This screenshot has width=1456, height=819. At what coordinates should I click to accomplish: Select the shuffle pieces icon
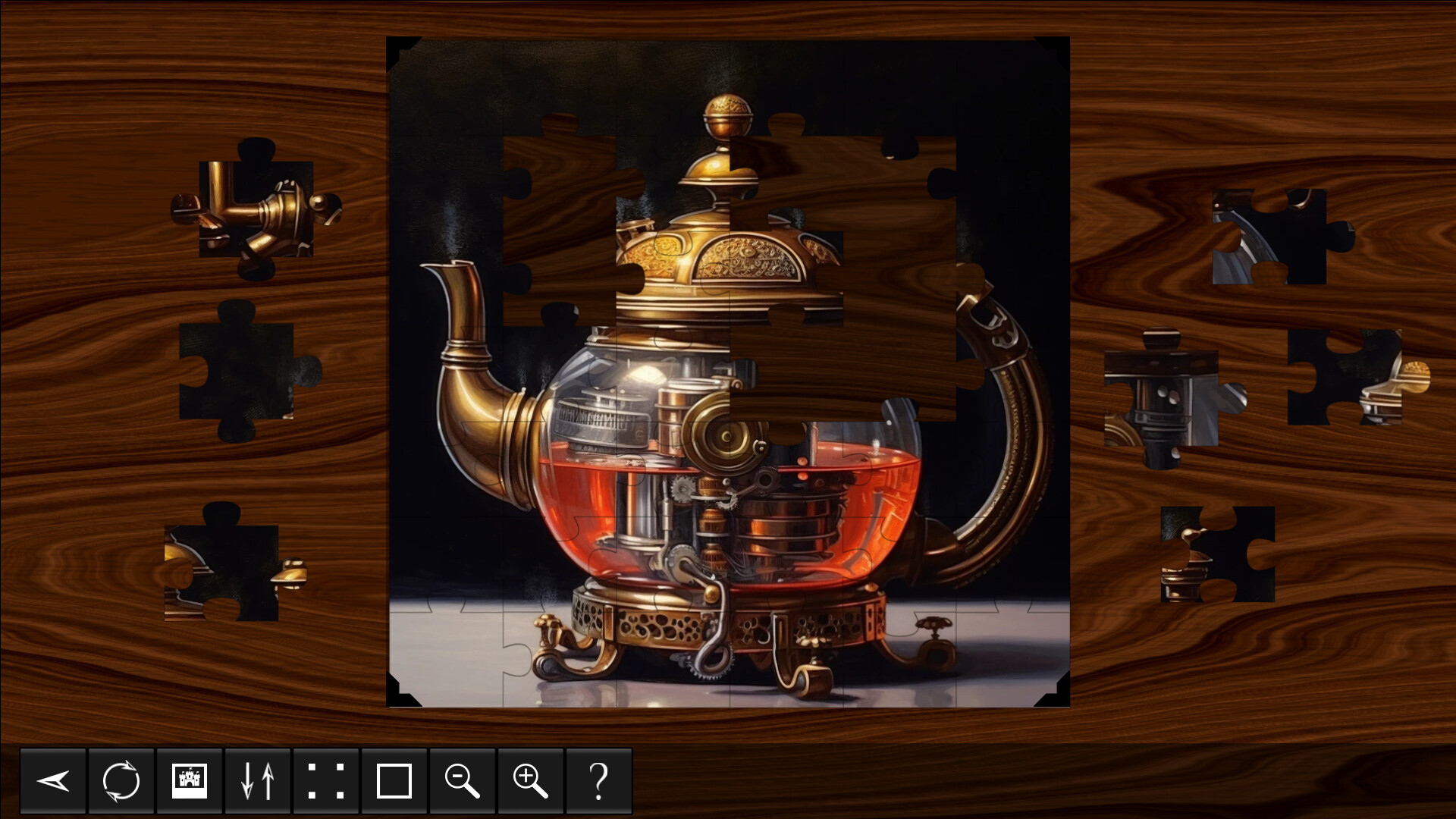point(121,781)
